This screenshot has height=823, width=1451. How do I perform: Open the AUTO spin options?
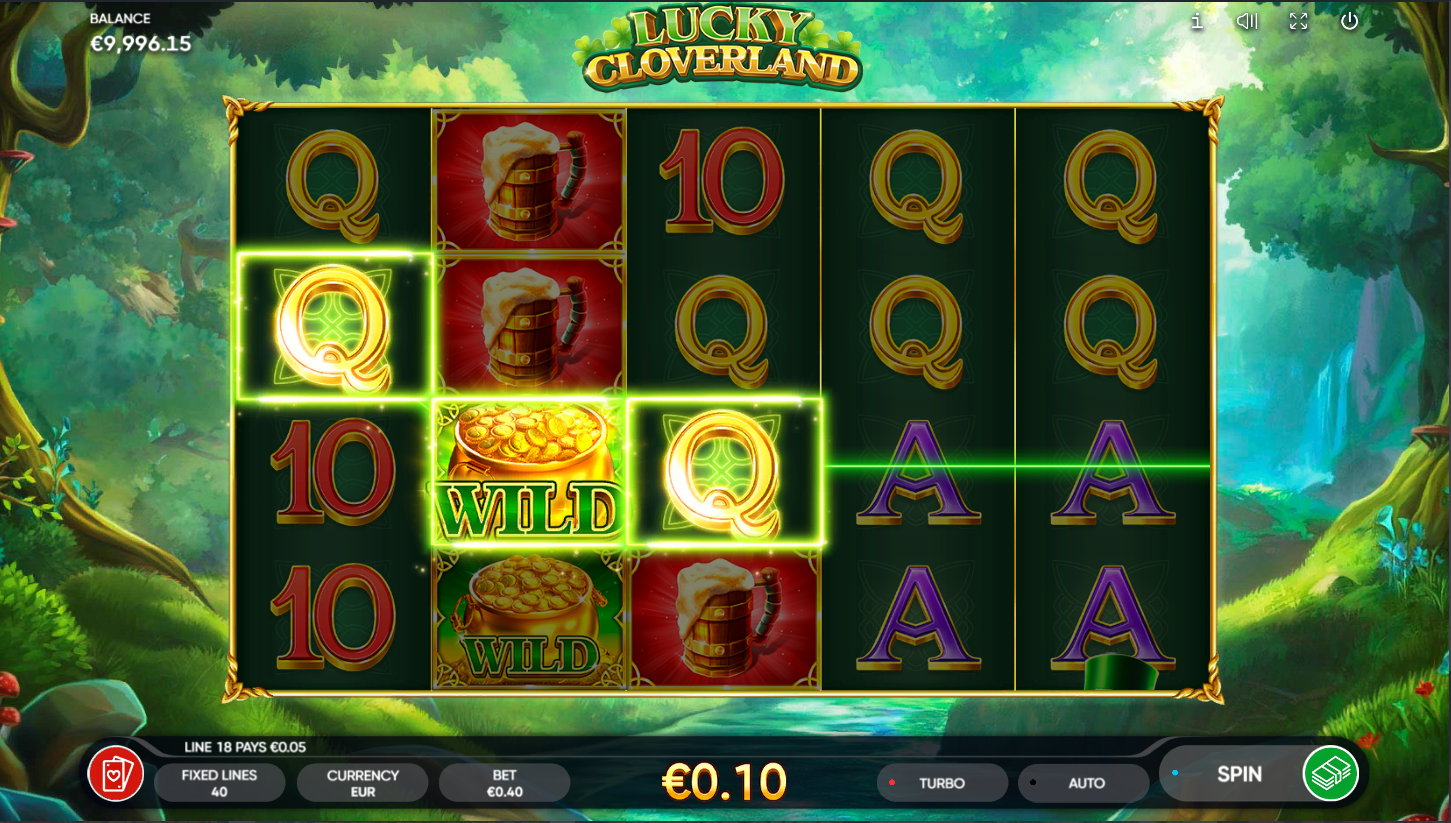(x=1085, y=783)
